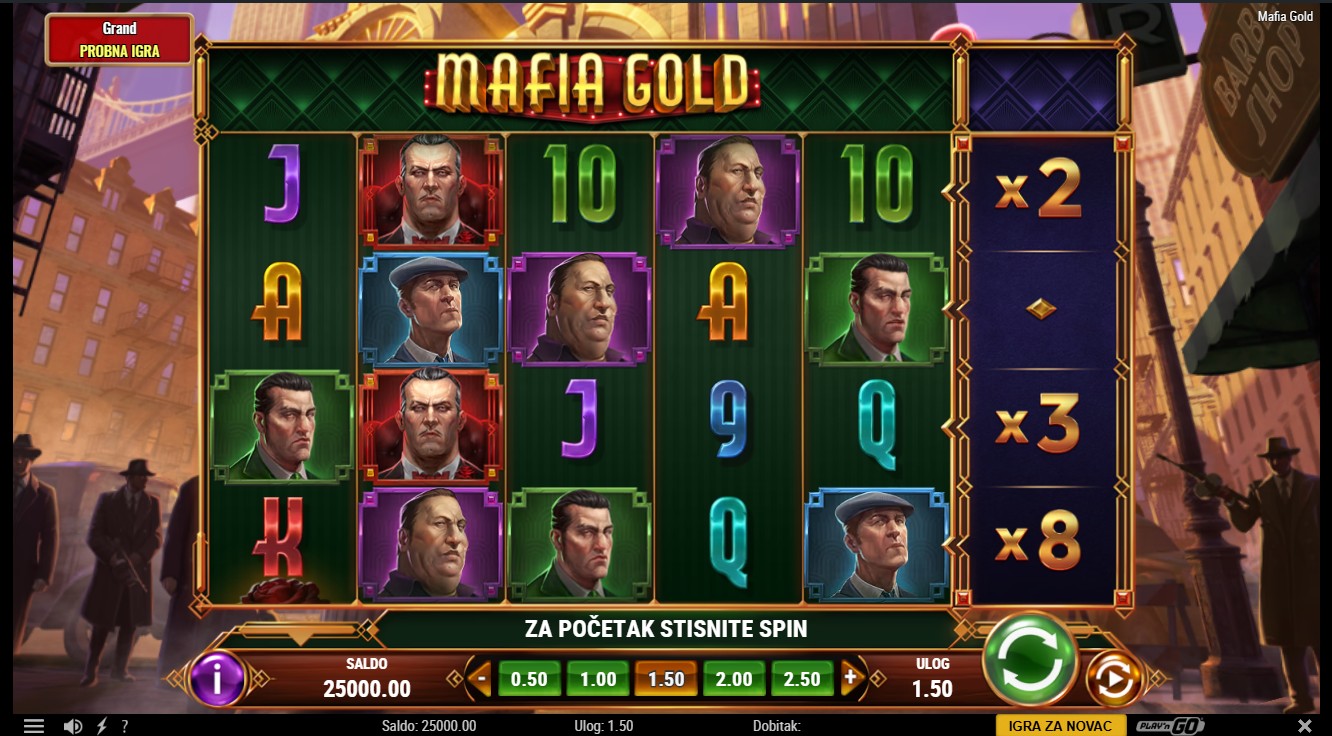Select the 1.50 bet amount

[666, 679]
